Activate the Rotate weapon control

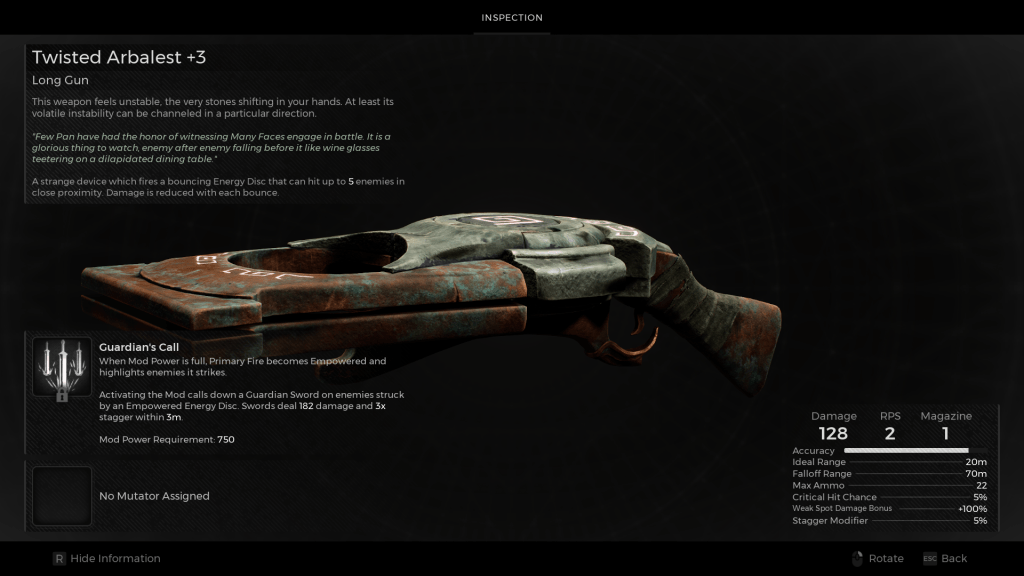point(877,558)
